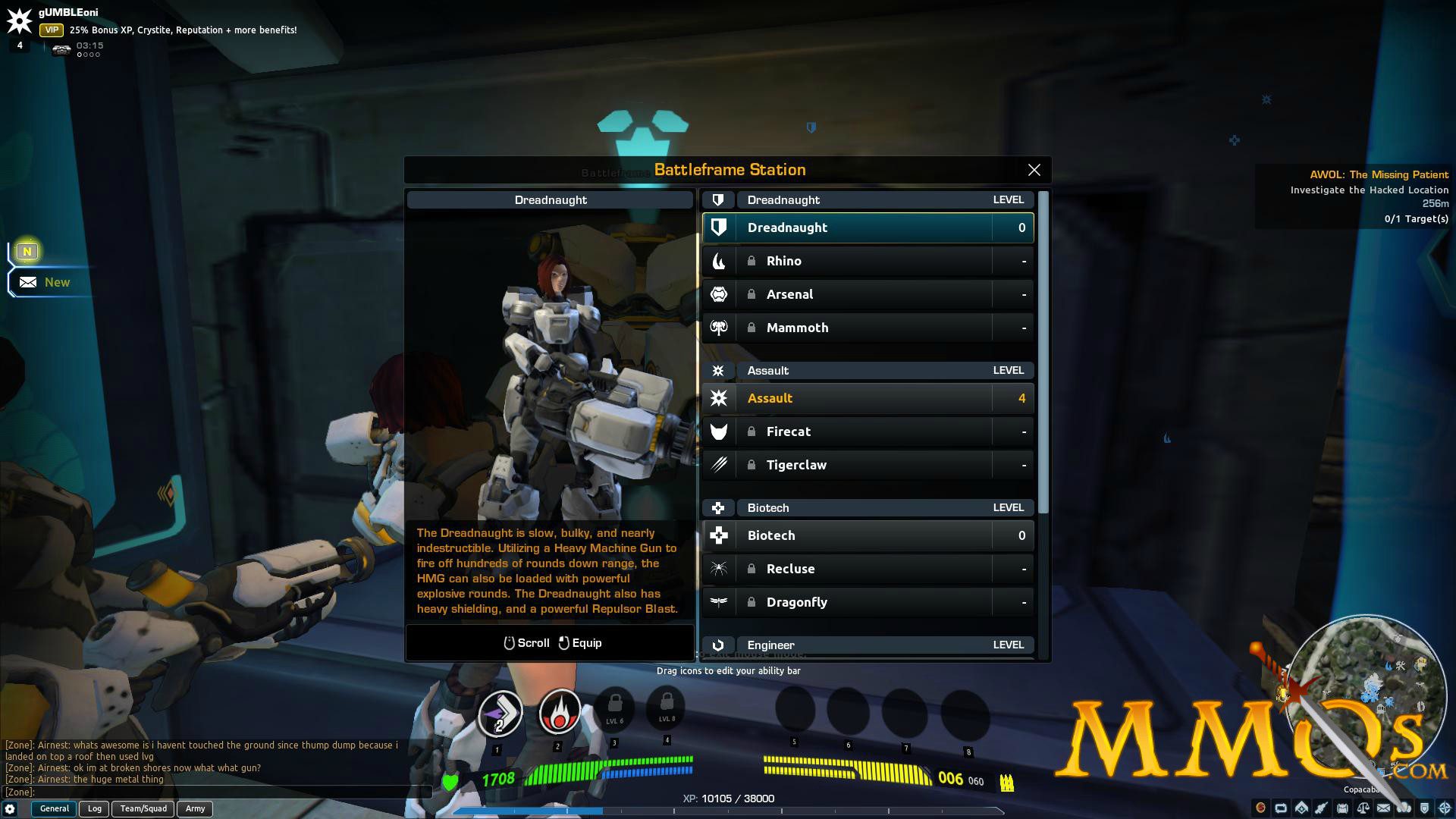1456x819 pixels.
Task: Click the compass navigation icon near minimap
Action: click(x=1444, y=808)
